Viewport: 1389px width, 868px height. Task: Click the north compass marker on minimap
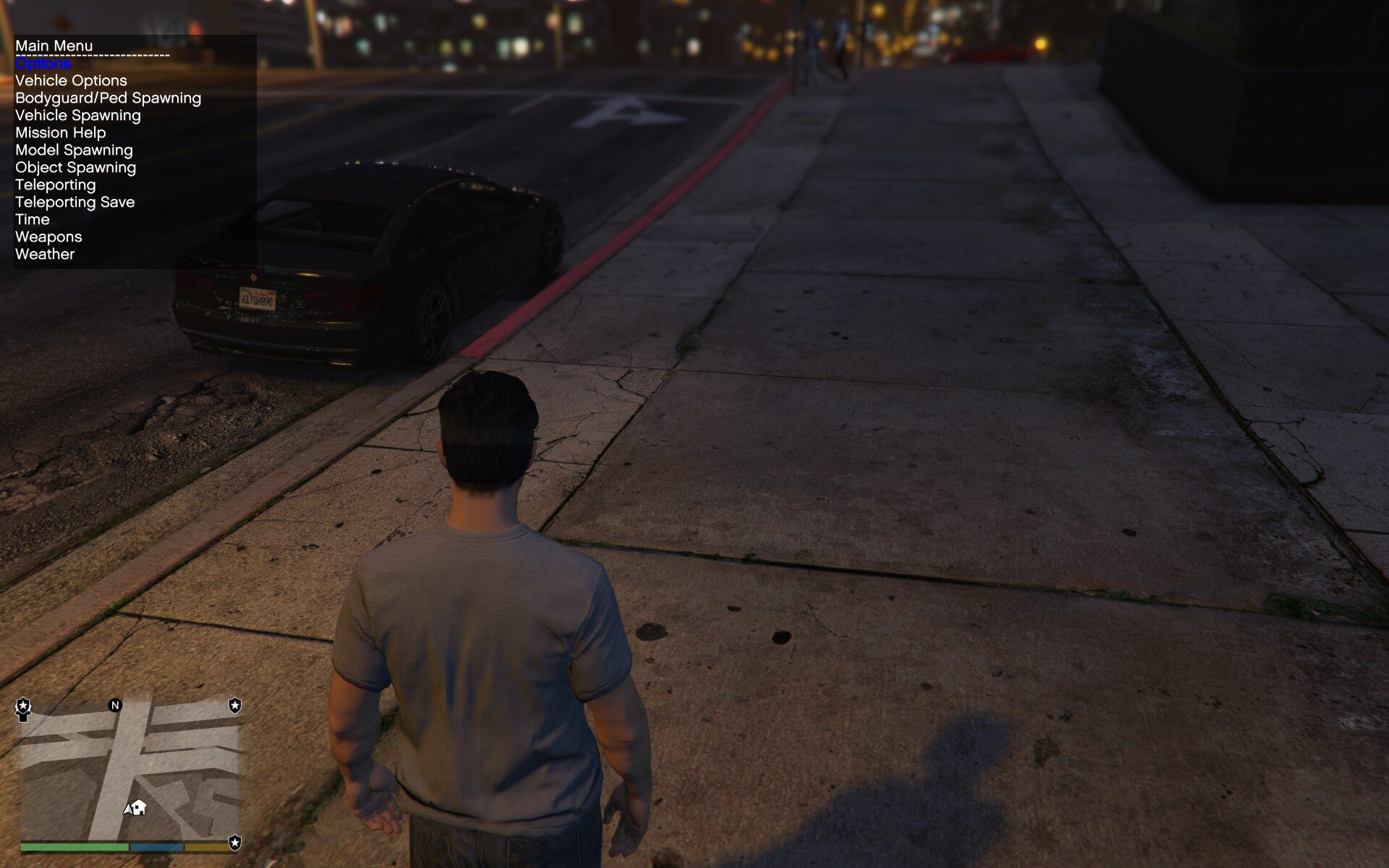tap(115, 705)
